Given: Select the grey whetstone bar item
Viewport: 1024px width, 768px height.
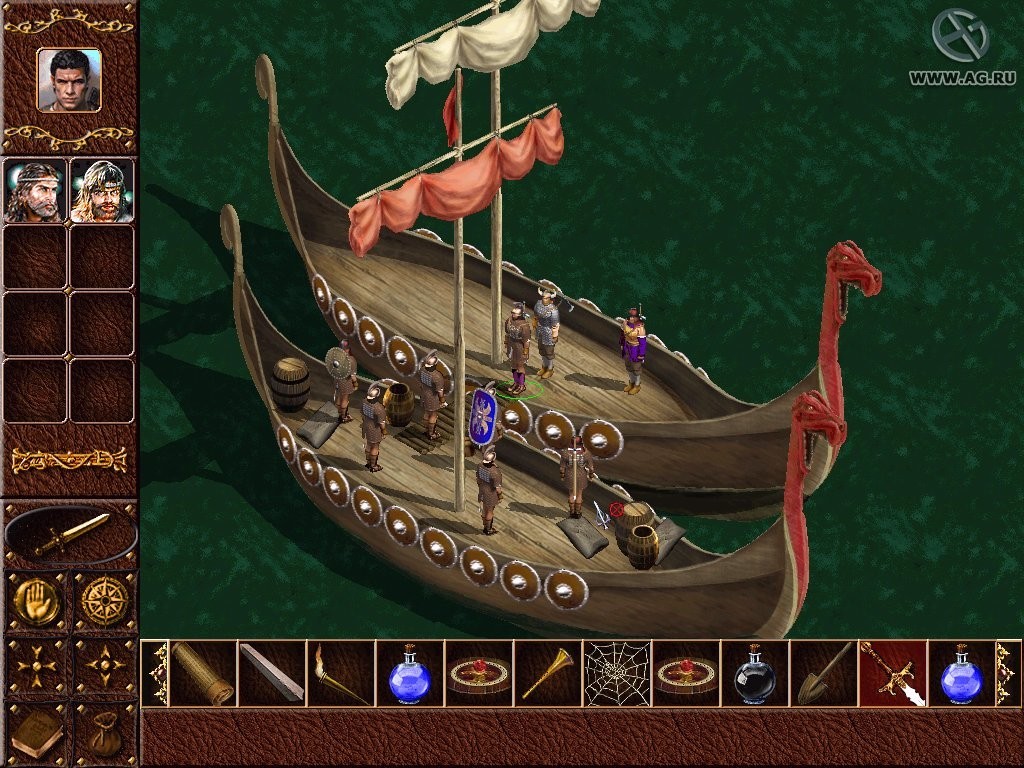Looking at the screenshot, I should (x=272, y=673).
